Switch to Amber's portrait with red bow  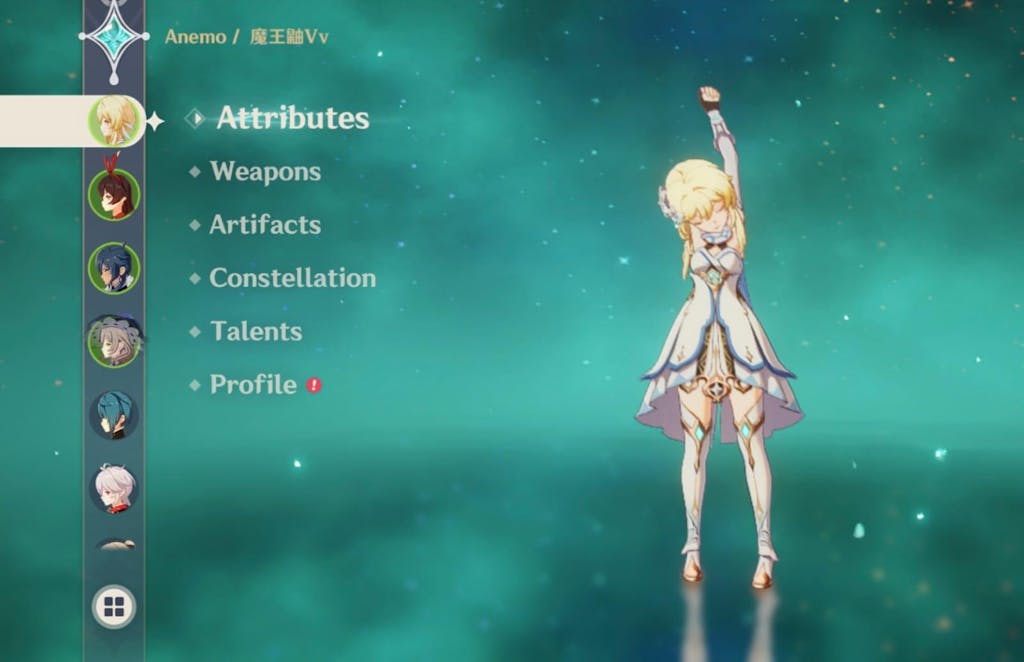[x=114, y=194]
